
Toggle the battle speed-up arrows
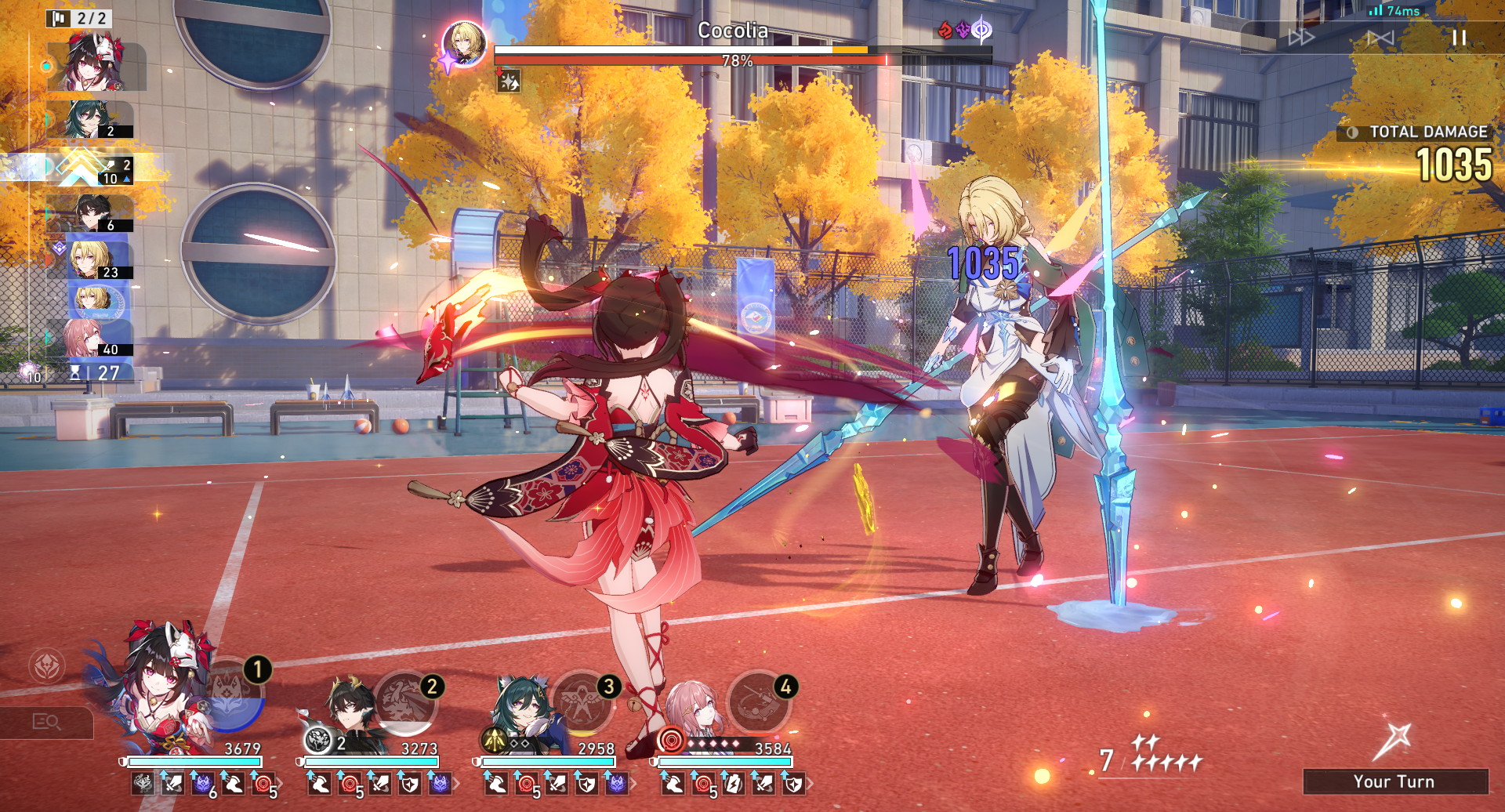pyautogui.click(x=1301, y=38)
